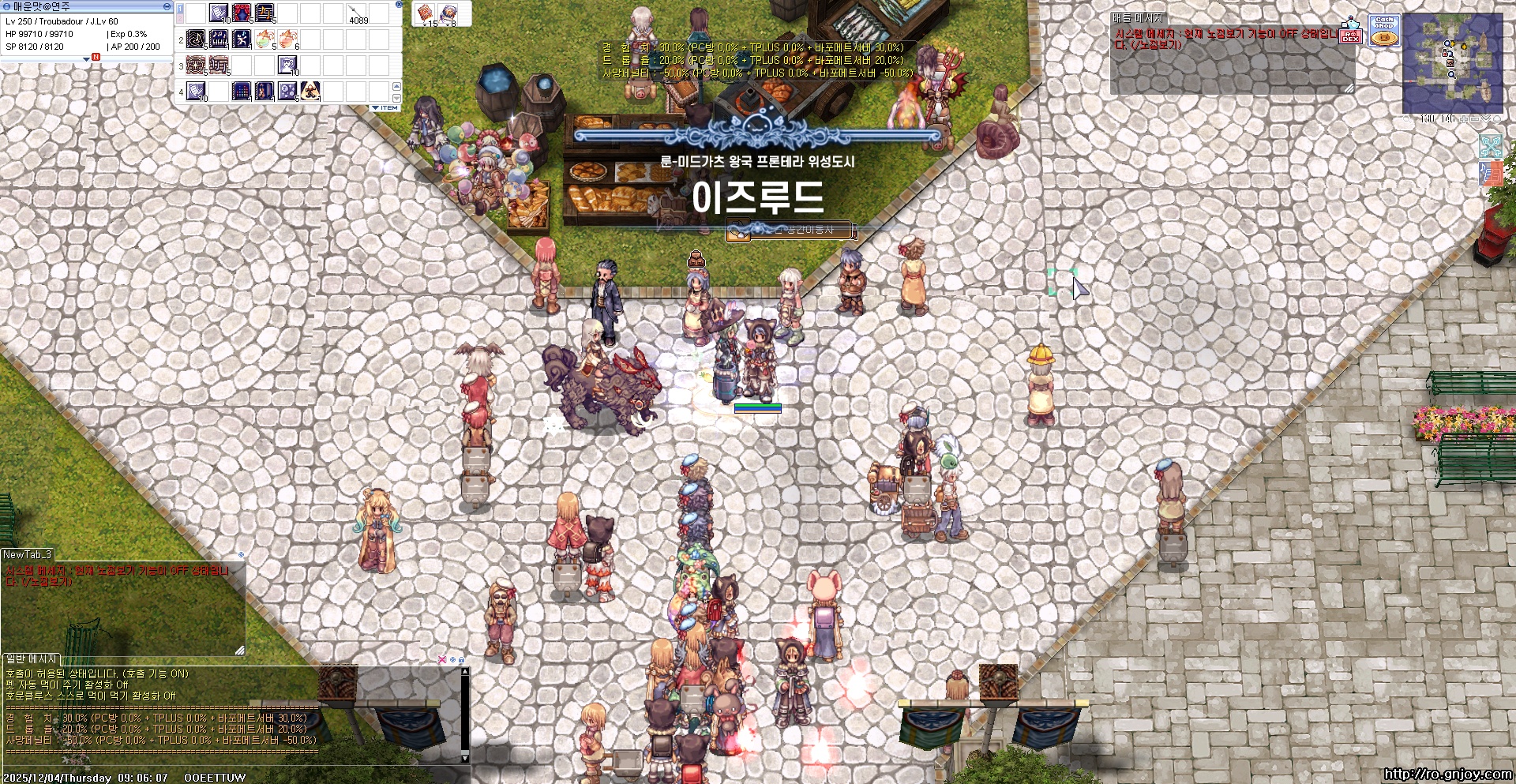Collapse the minimap using the double chevron icon
1516x784 pixels.
(x=1486, y=119)
